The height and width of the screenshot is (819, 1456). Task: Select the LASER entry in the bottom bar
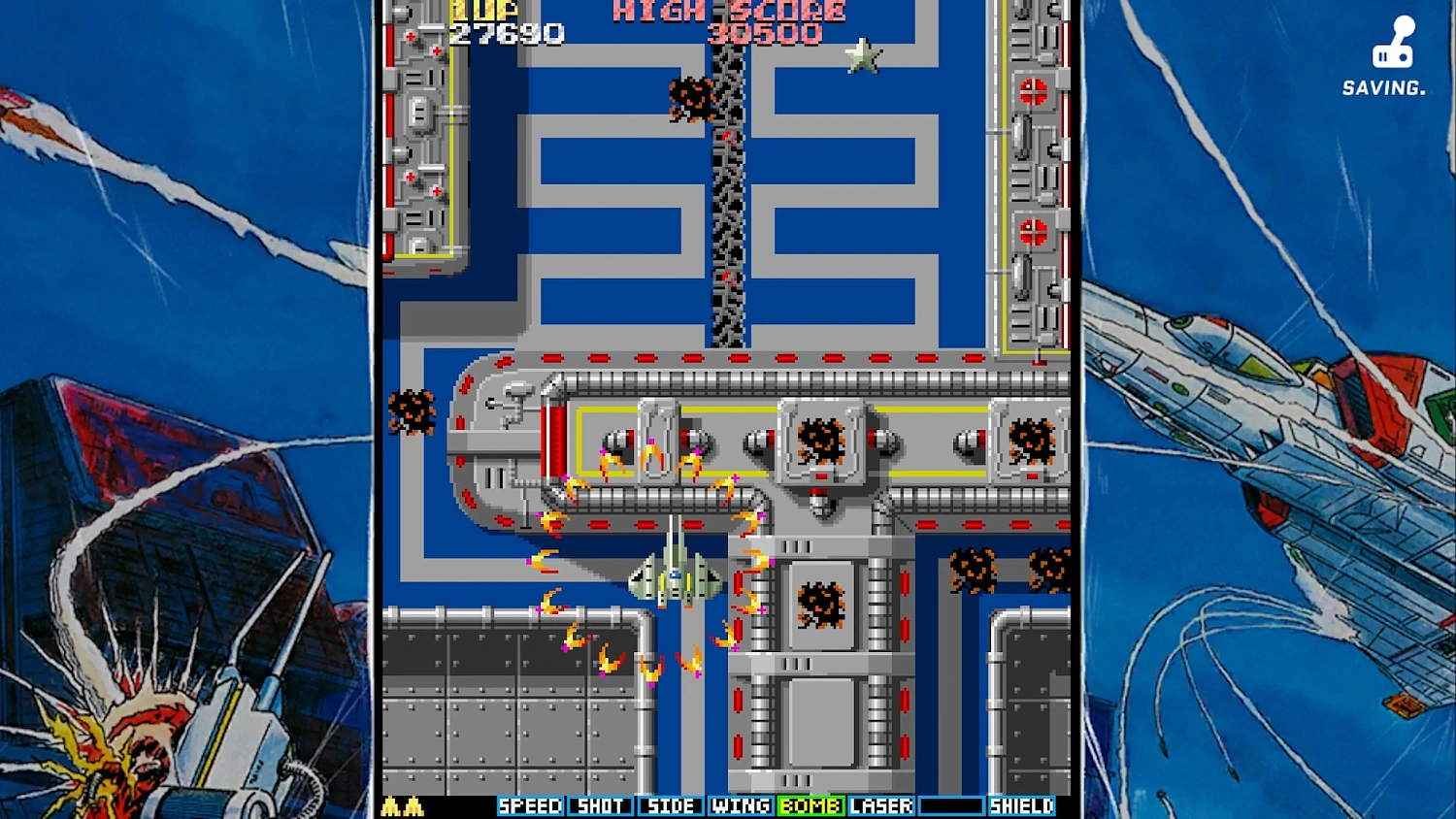880,805
